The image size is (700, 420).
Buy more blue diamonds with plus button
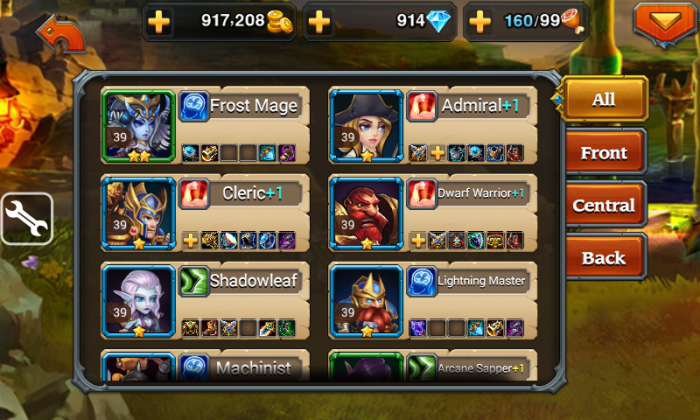tap(318, 21)
